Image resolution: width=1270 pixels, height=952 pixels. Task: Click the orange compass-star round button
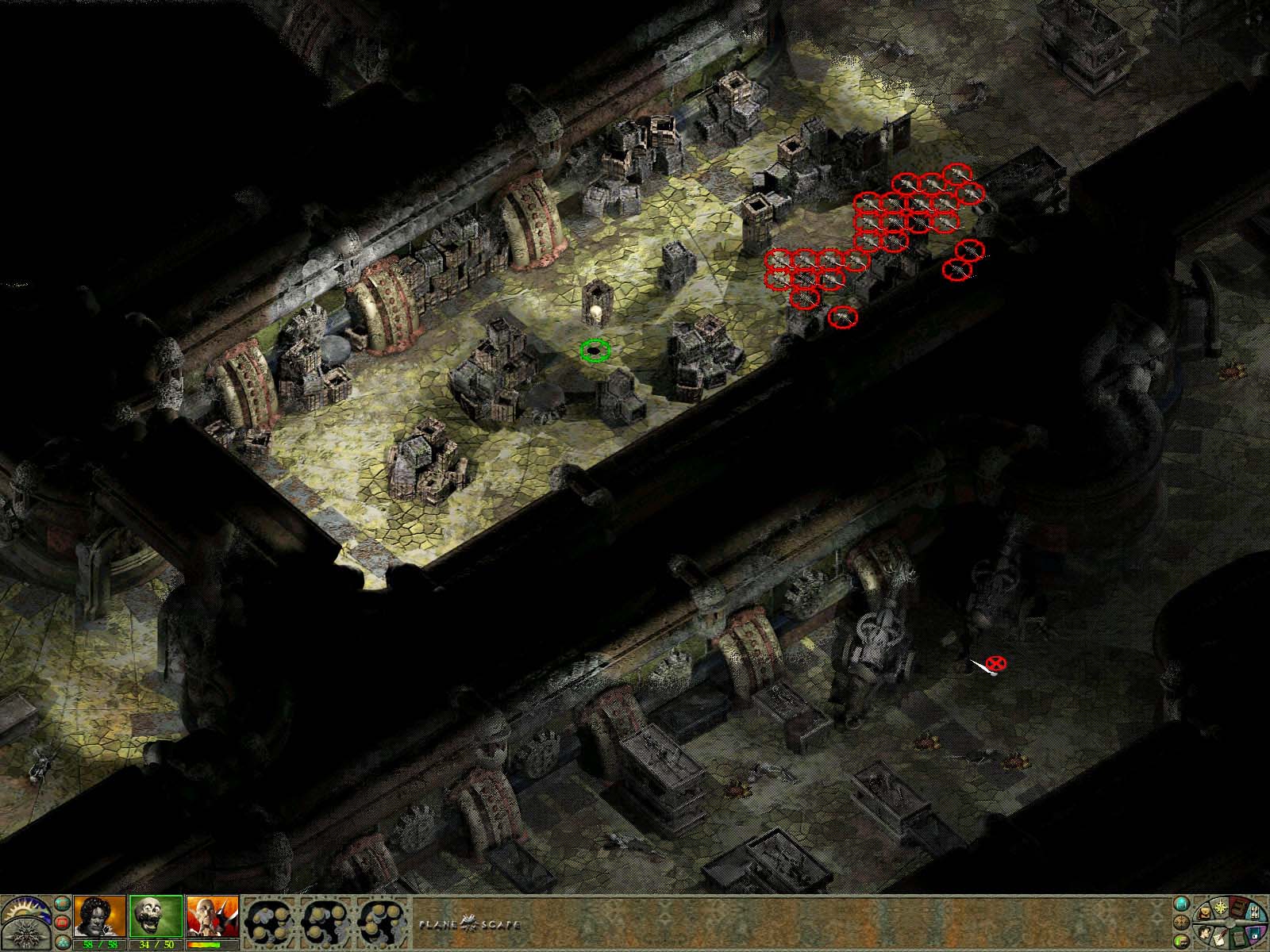pos(1182,922)
